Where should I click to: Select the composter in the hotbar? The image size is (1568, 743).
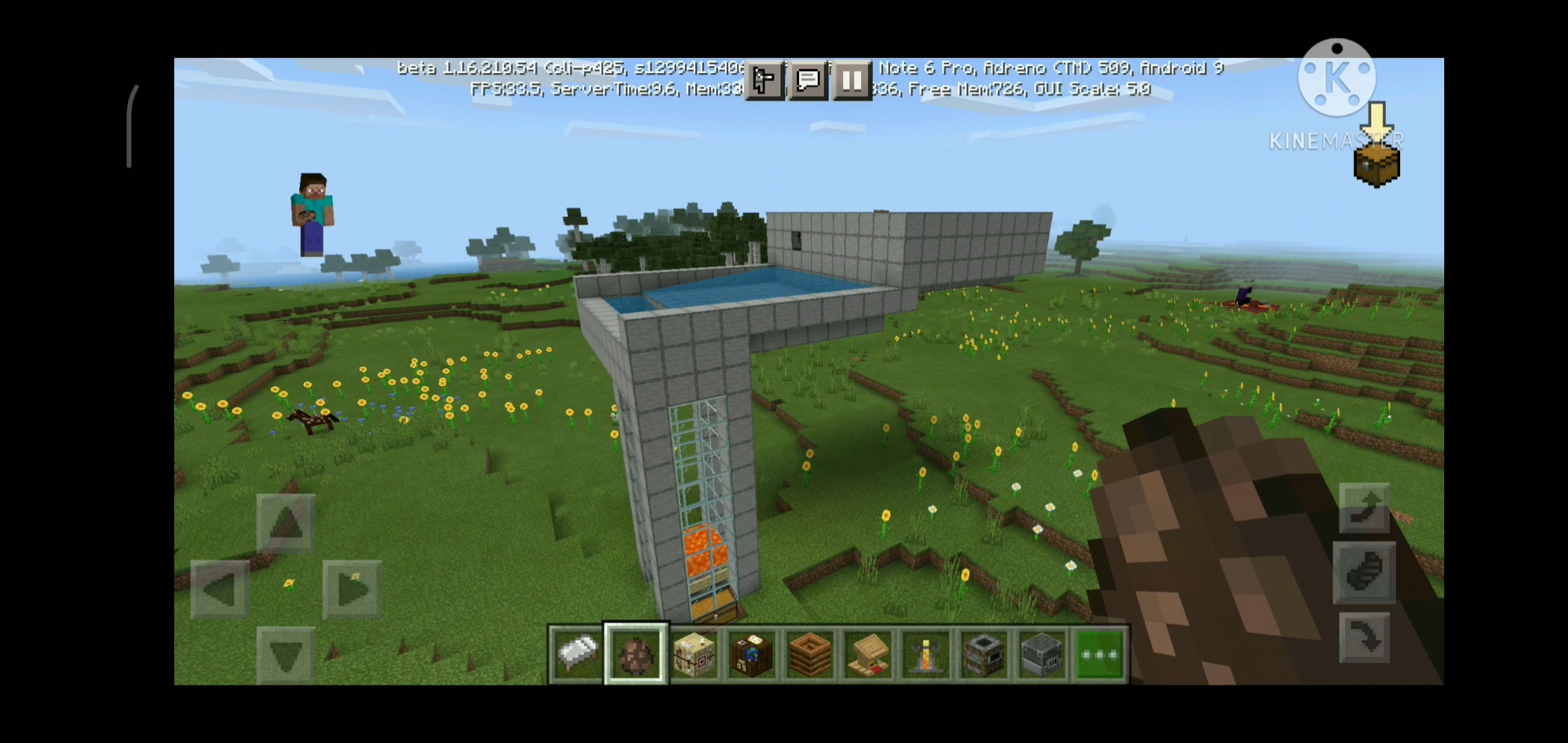coord(809,654)
